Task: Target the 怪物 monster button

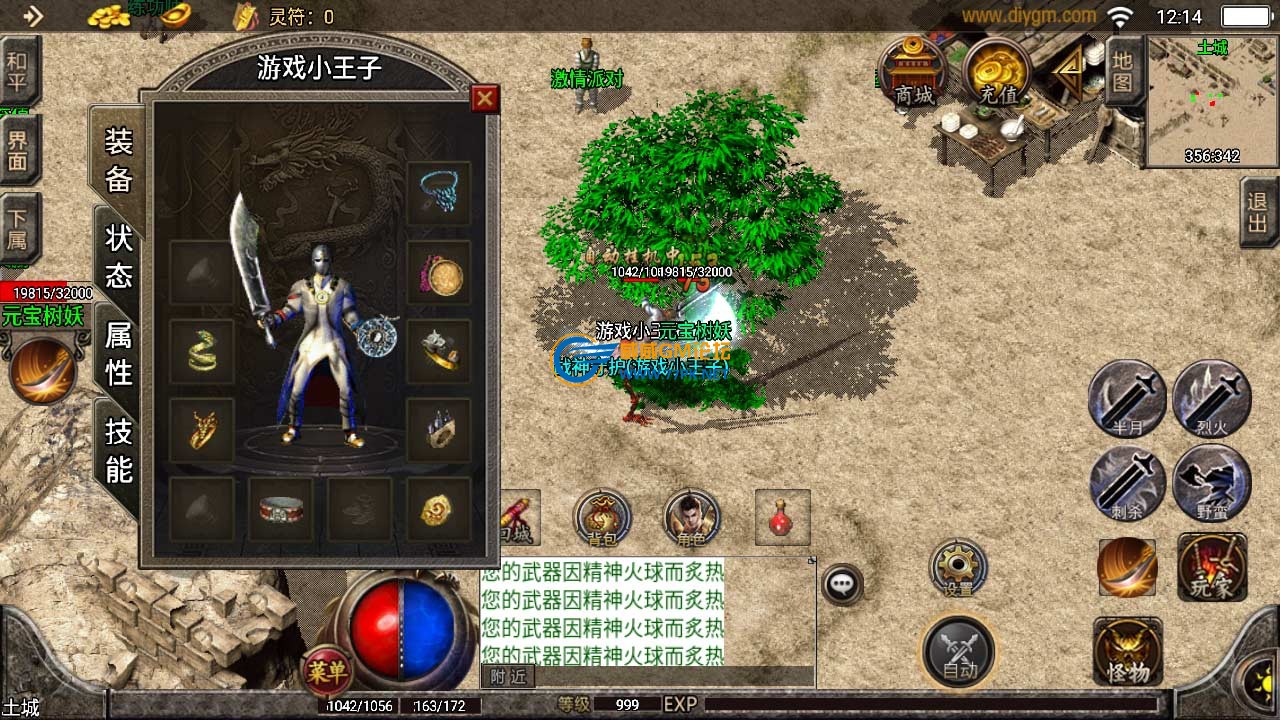Action: coord(1128,653)
